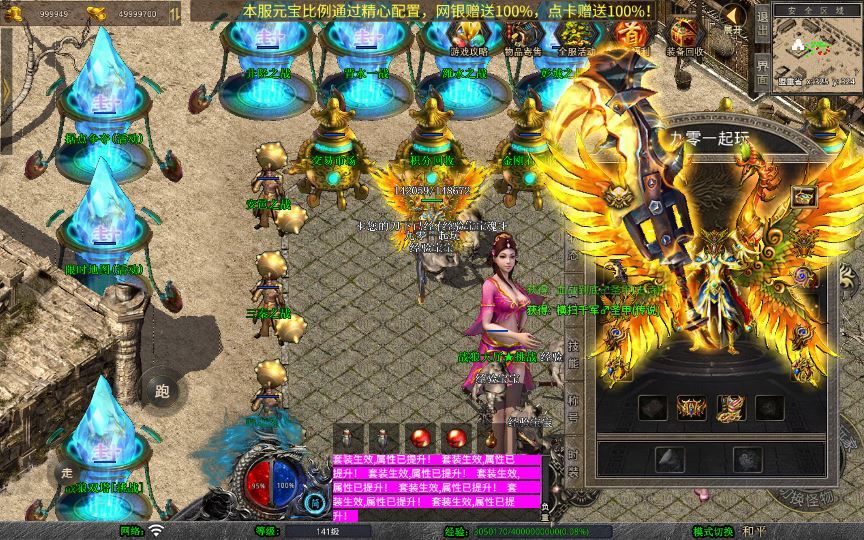The height and width of the screenshot is (540, 864).
Task: Use the first red orb hotbar item
Action: coord(418,438)
